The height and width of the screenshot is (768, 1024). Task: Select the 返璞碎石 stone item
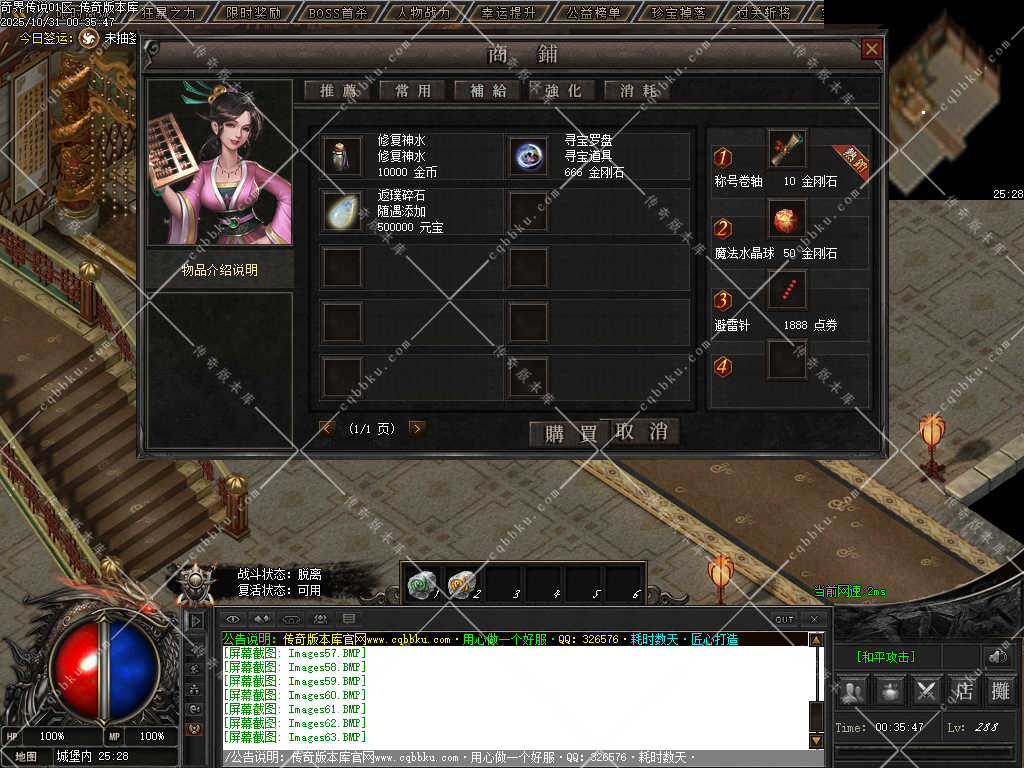point(343,211)
